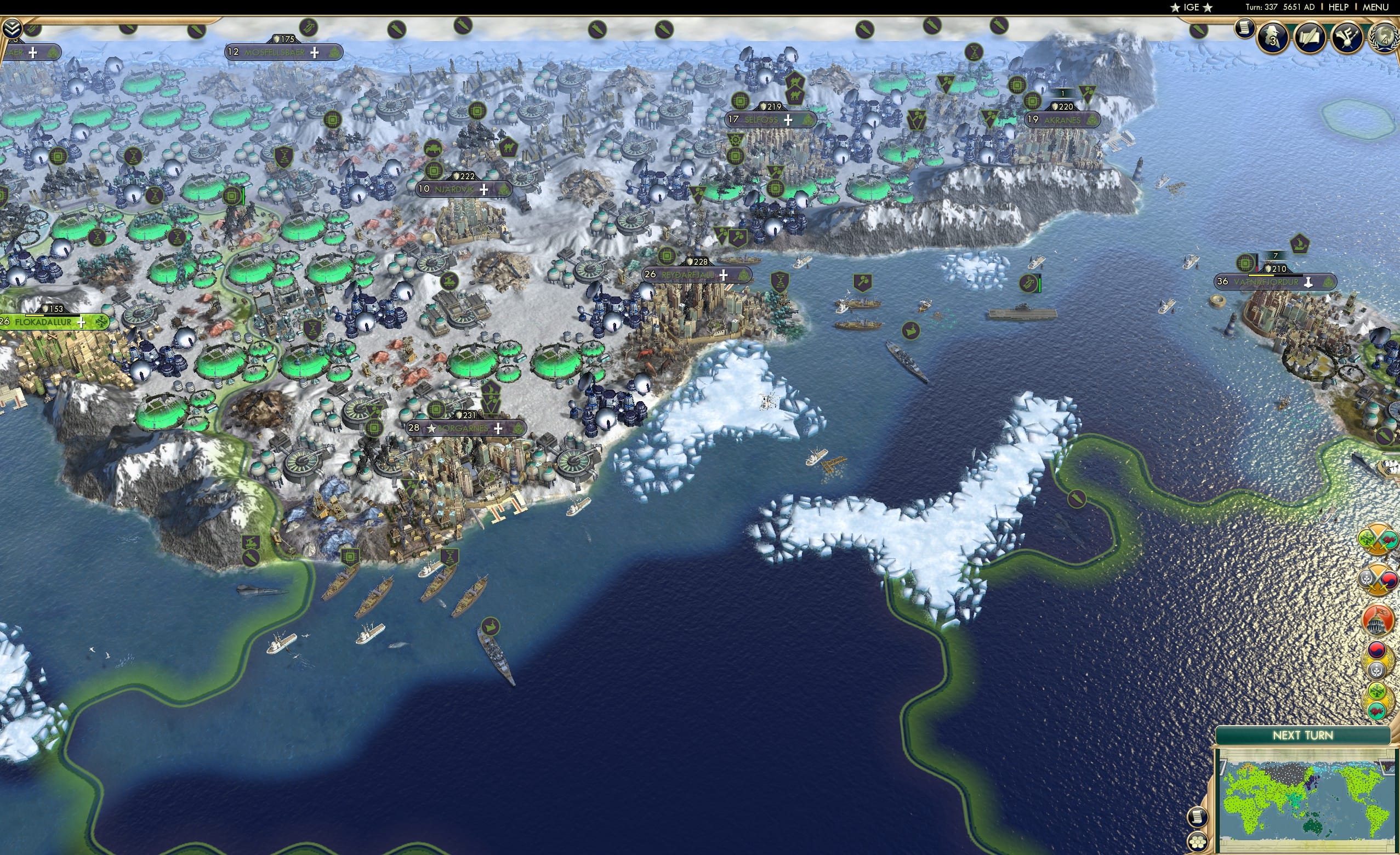Click the religion leaf icon on Reydarfjall's banner
1400x855 pixels.
[x=743, y=276]
